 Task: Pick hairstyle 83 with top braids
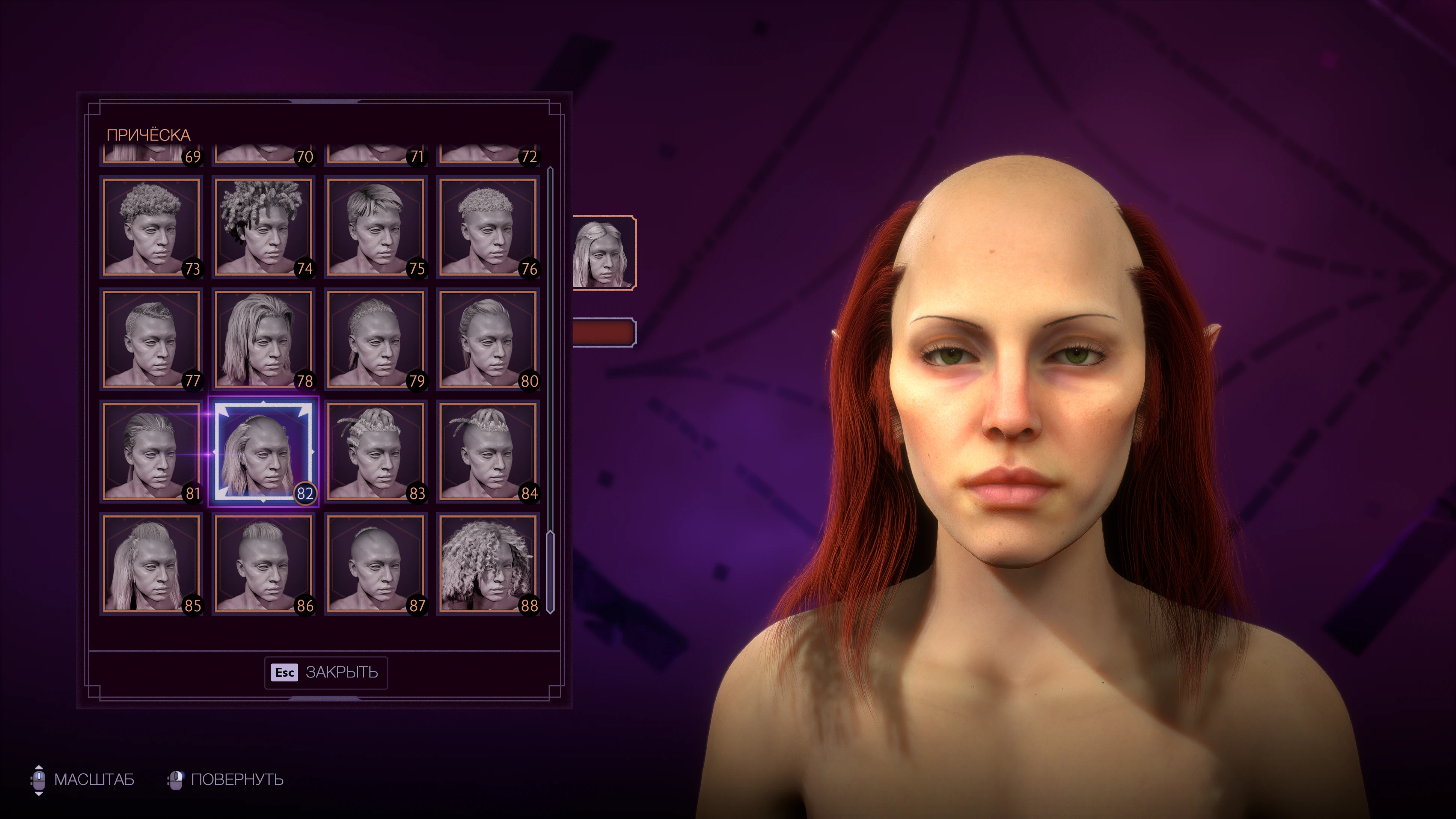(x=375, y=452)
